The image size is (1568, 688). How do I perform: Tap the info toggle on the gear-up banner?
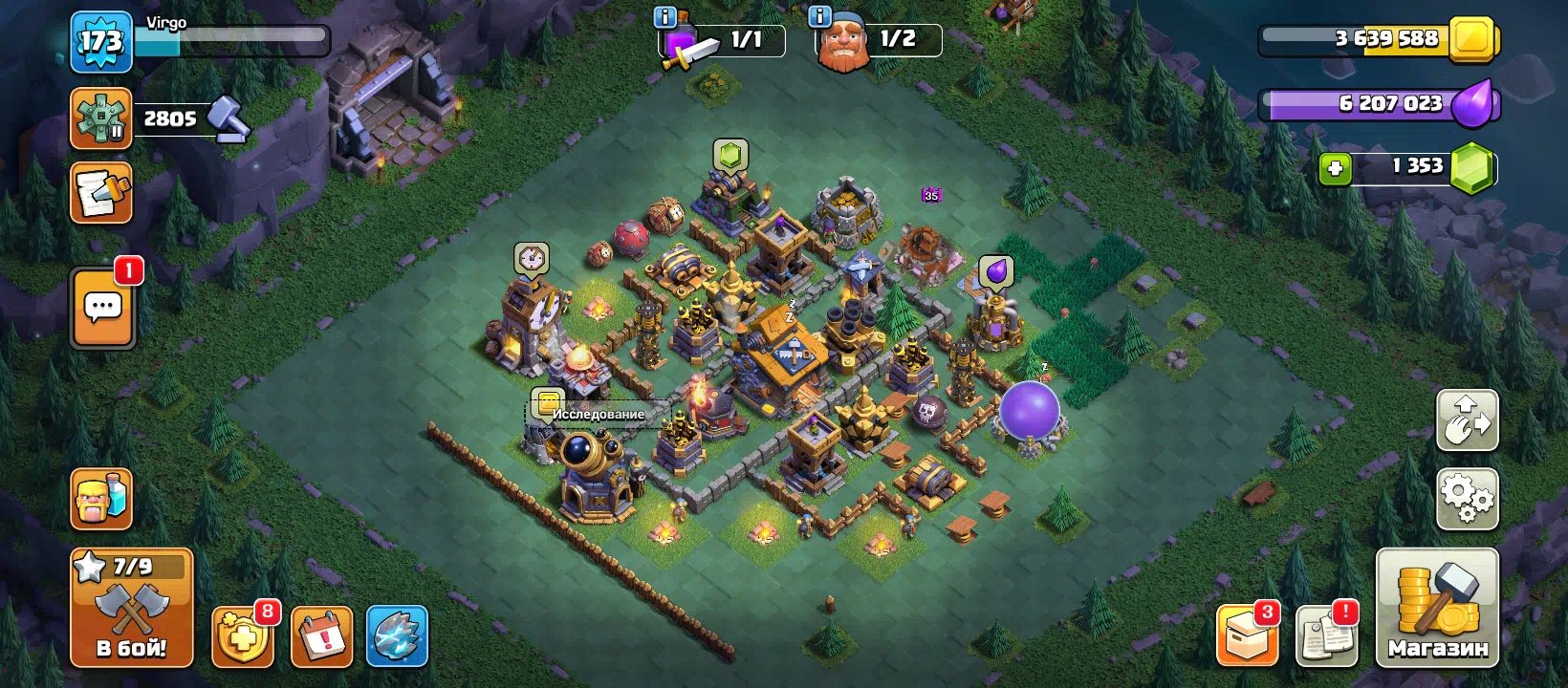(x=664, y=15)
